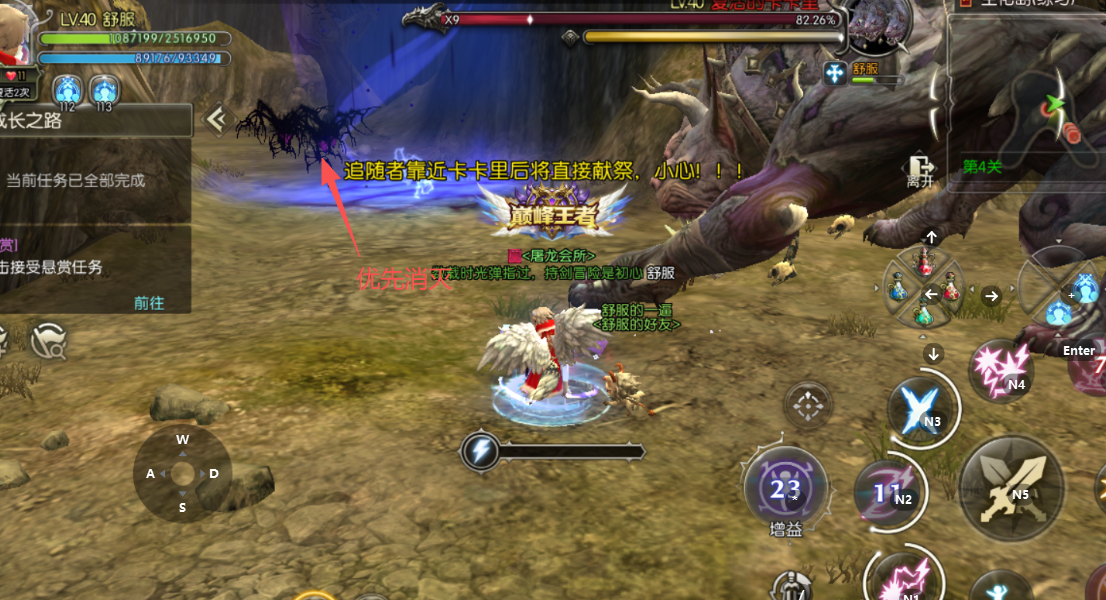Screen dimensions: 1106x600
Task: Click the magnifier search icon at left
Action: [x=48, y=343]
